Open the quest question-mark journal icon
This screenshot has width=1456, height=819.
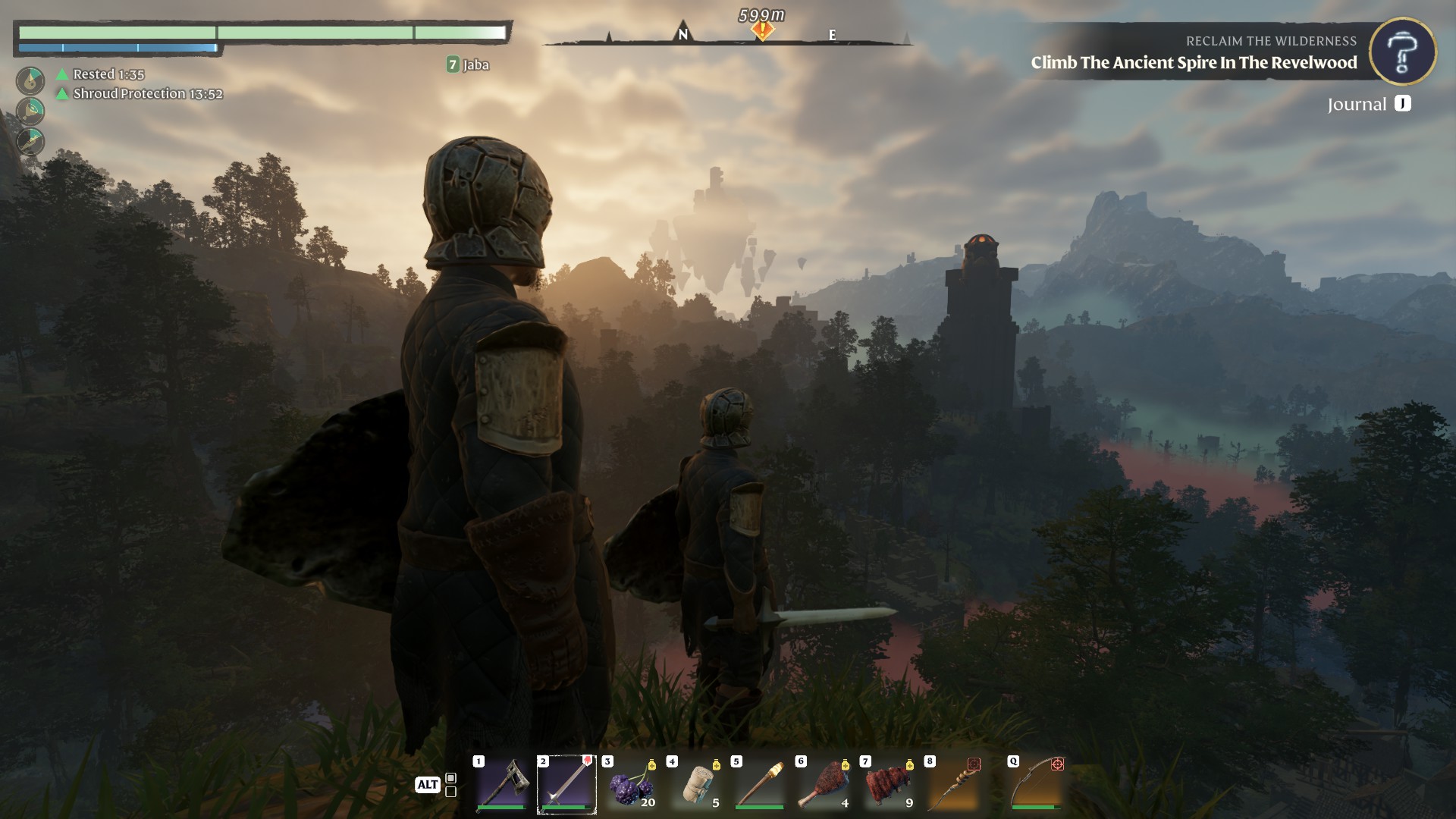[1402, 51]
